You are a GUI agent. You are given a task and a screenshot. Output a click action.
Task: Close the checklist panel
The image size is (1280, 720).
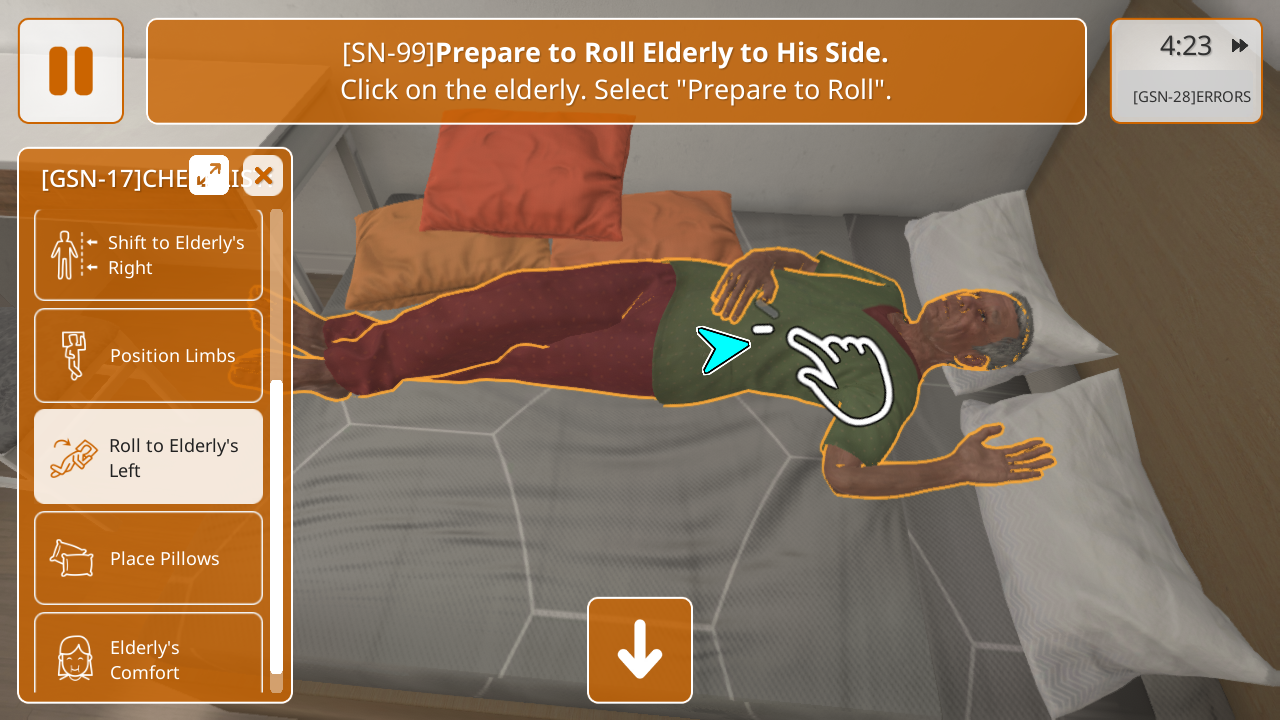(x=263, y=176)
